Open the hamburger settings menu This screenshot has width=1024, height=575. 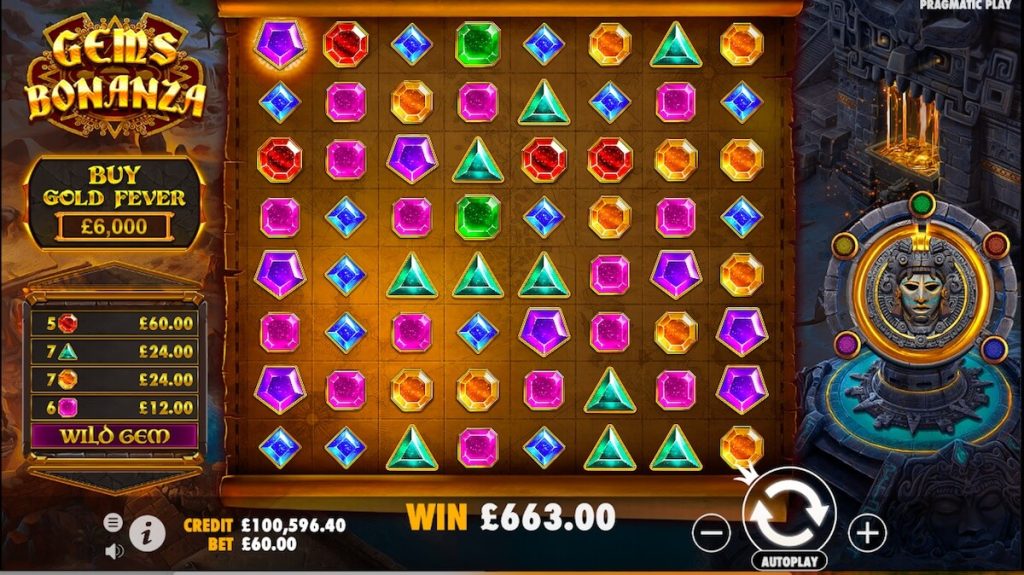click(113, 522)
